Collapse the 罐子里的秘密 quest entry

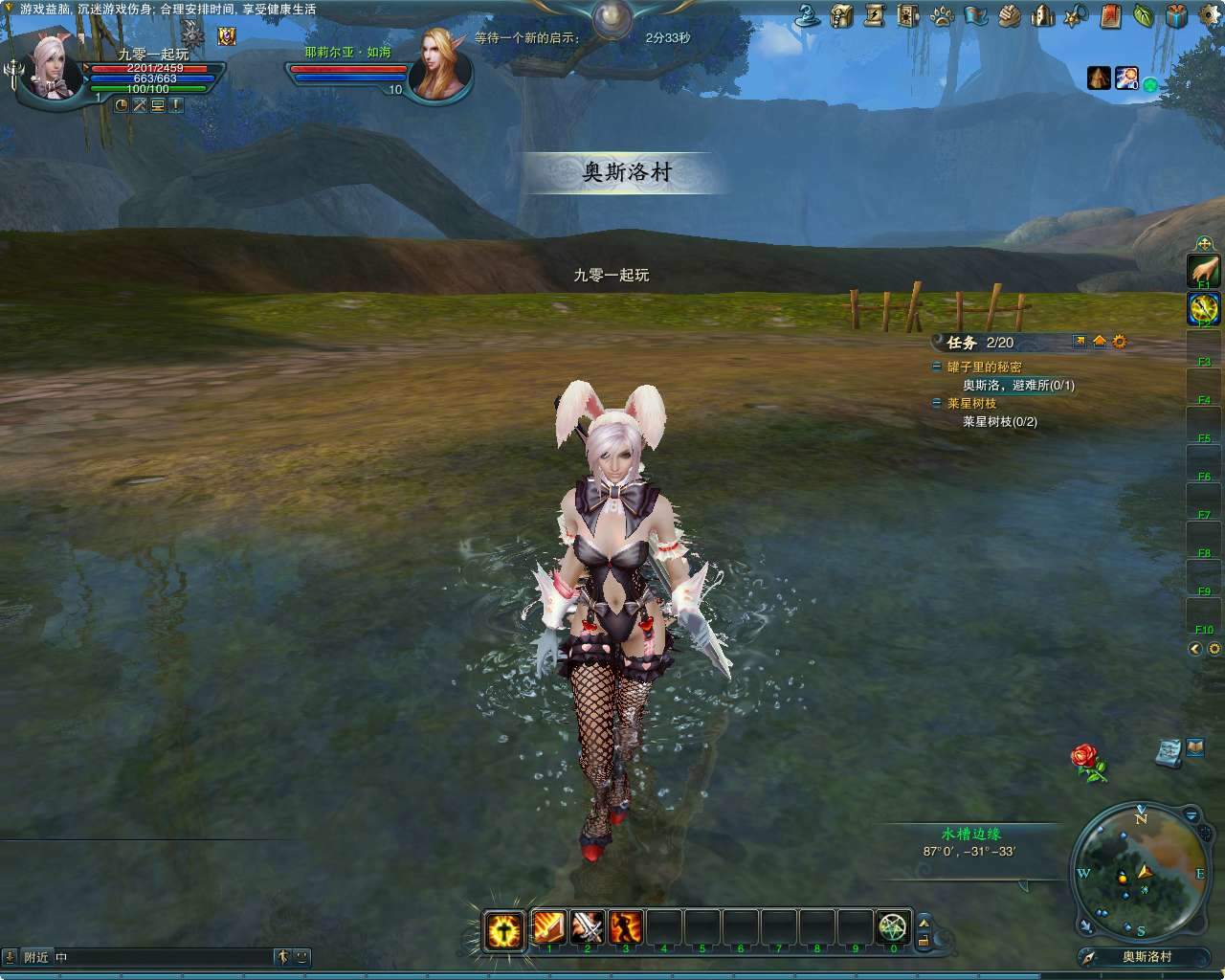pyautogui.click(x=937, y=367)
